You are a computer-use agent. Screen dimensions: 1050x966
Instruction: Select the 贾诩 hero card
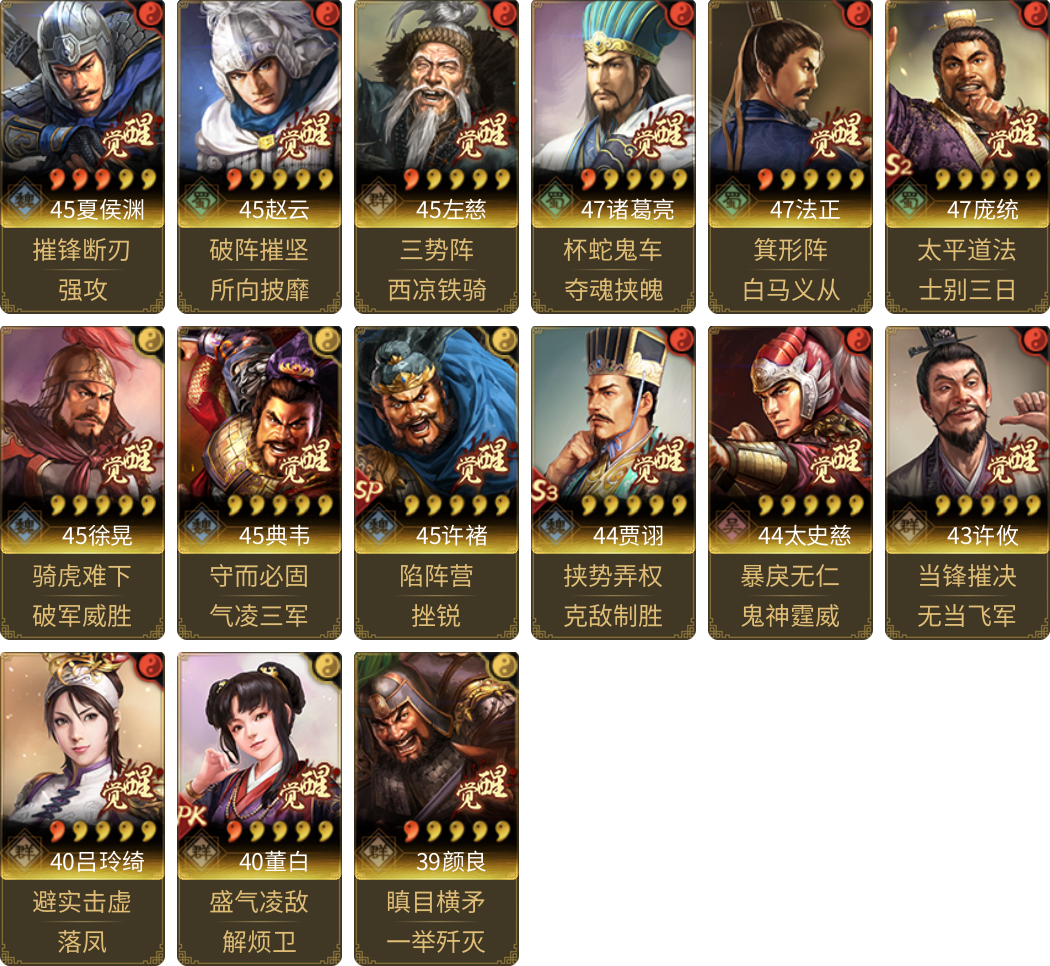click(x=613, y=436)
